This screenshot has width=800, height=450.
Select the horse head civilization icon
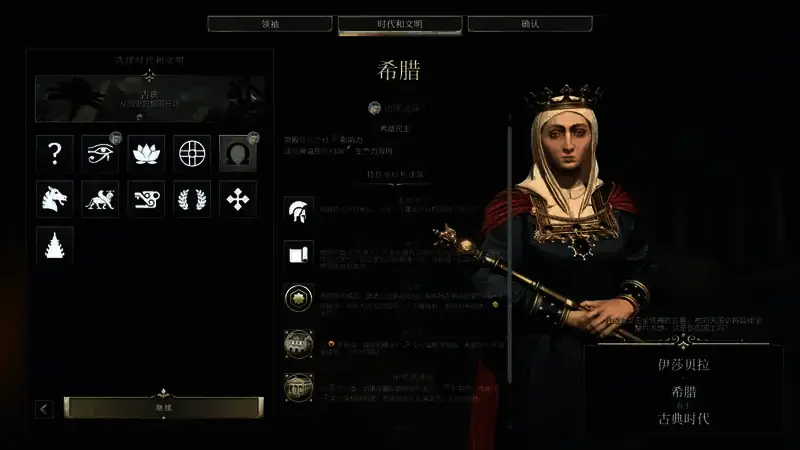55,199
